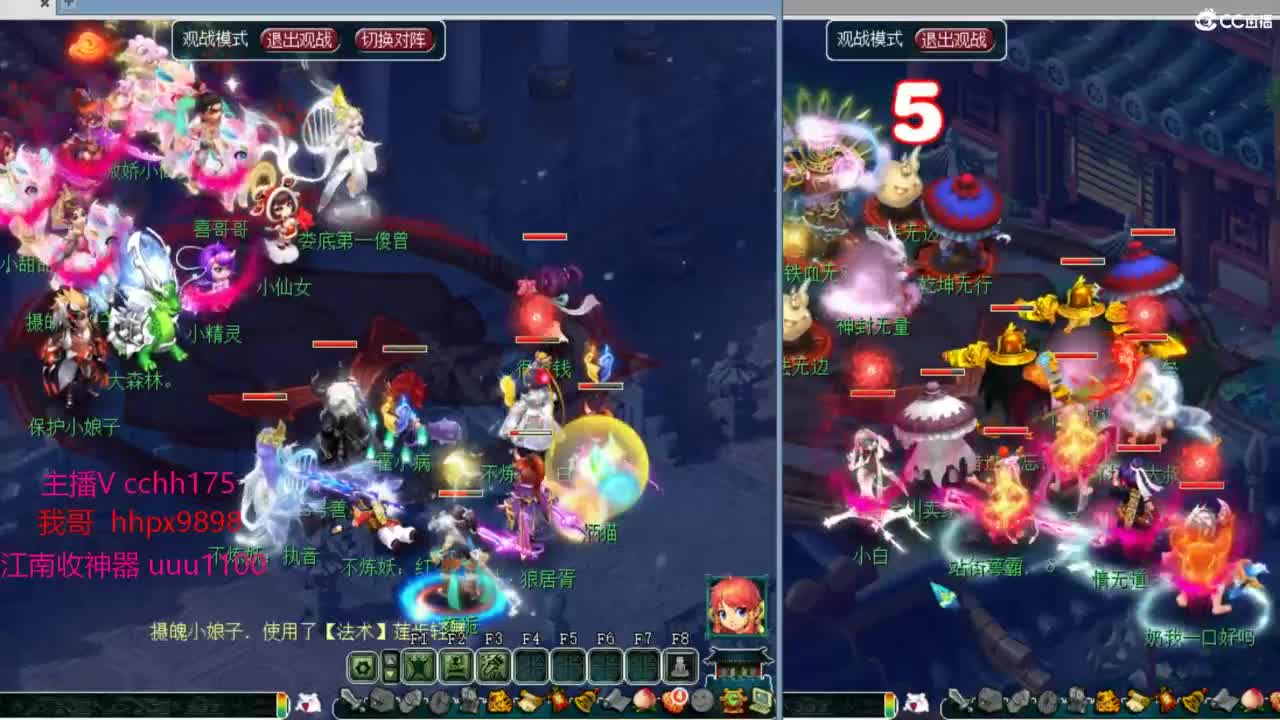
Task: Select the F2 skill slot icon
Action: [456, 664]
